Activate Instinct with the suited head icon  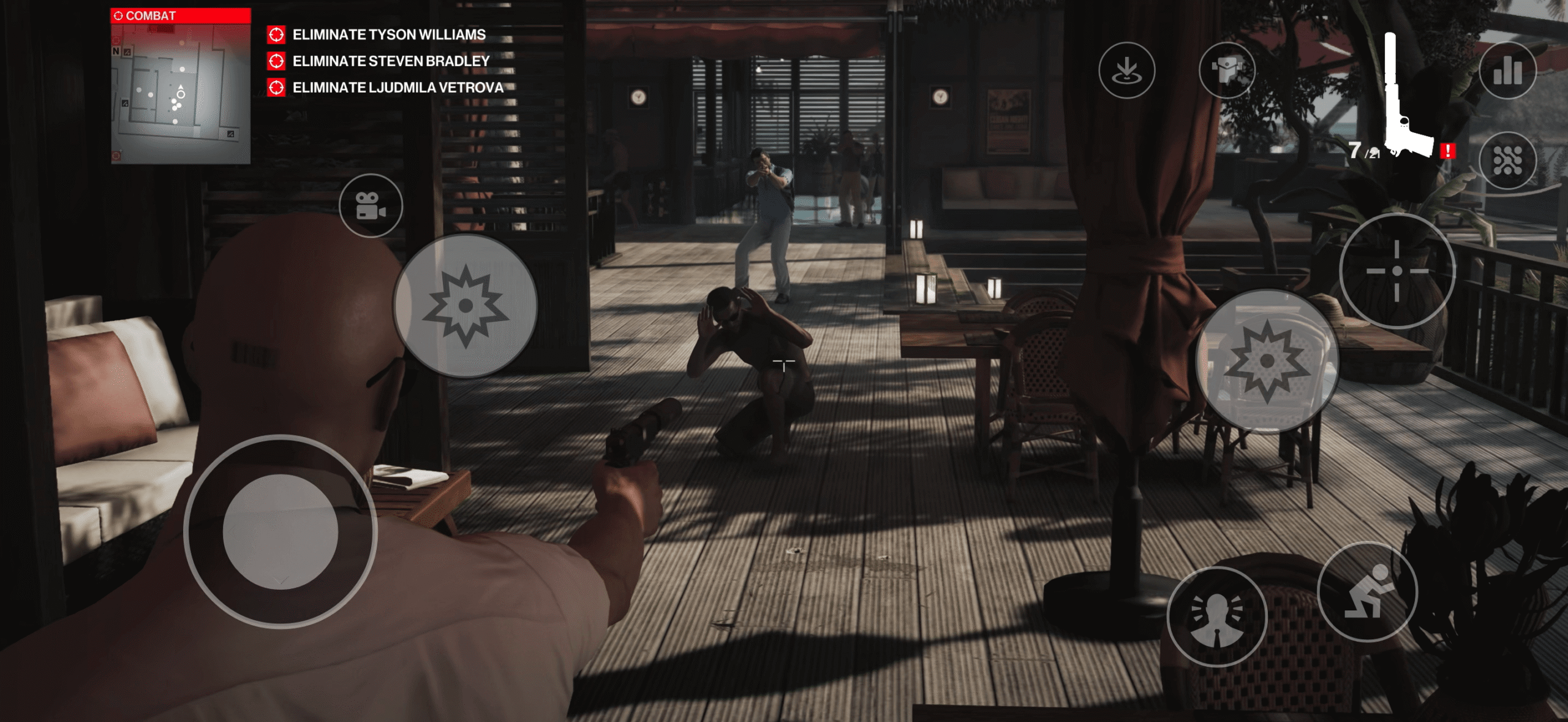(x=1217, y=617)
